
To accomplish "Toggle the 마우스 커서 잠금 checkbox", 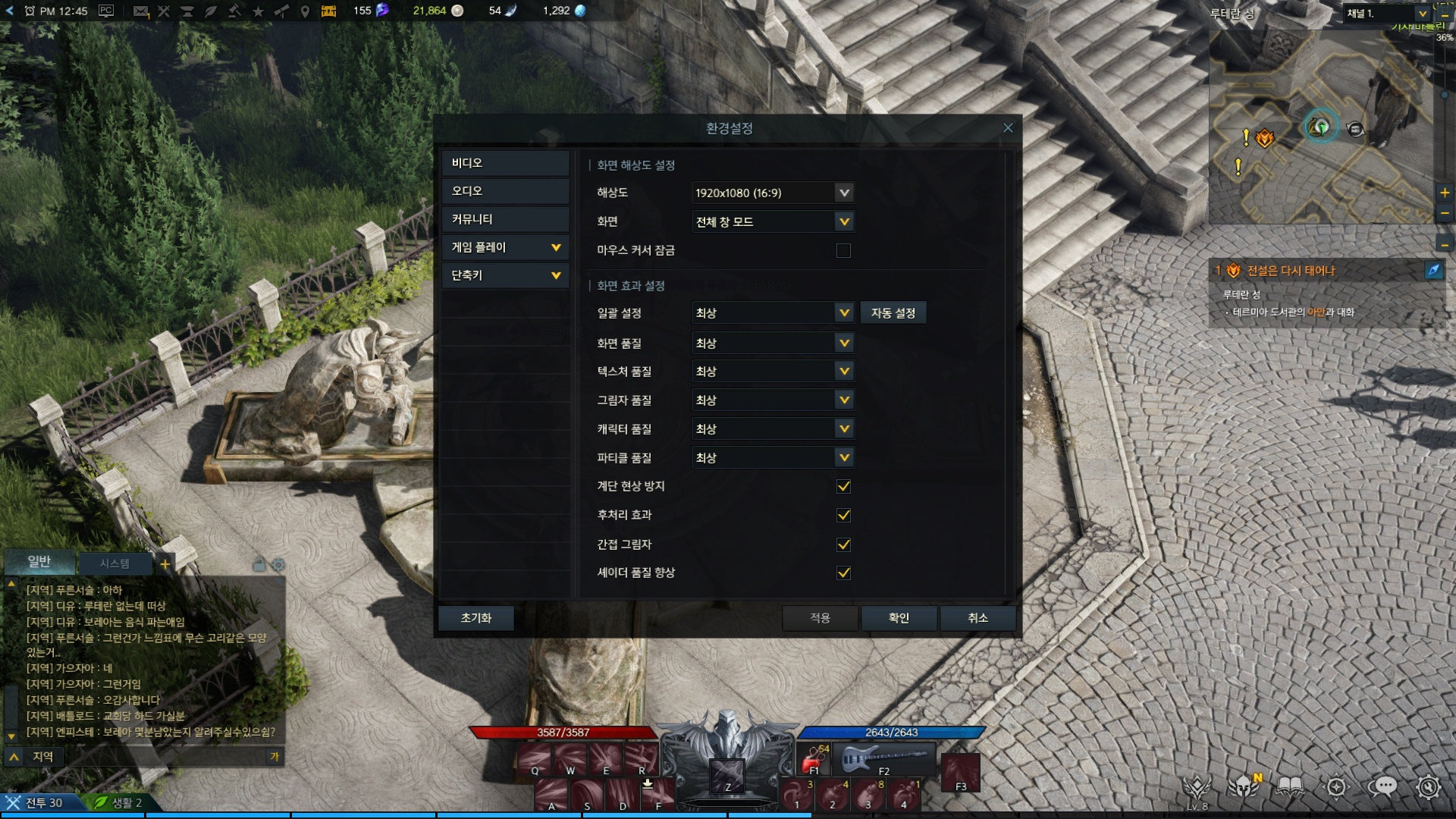I will (843, 251).
